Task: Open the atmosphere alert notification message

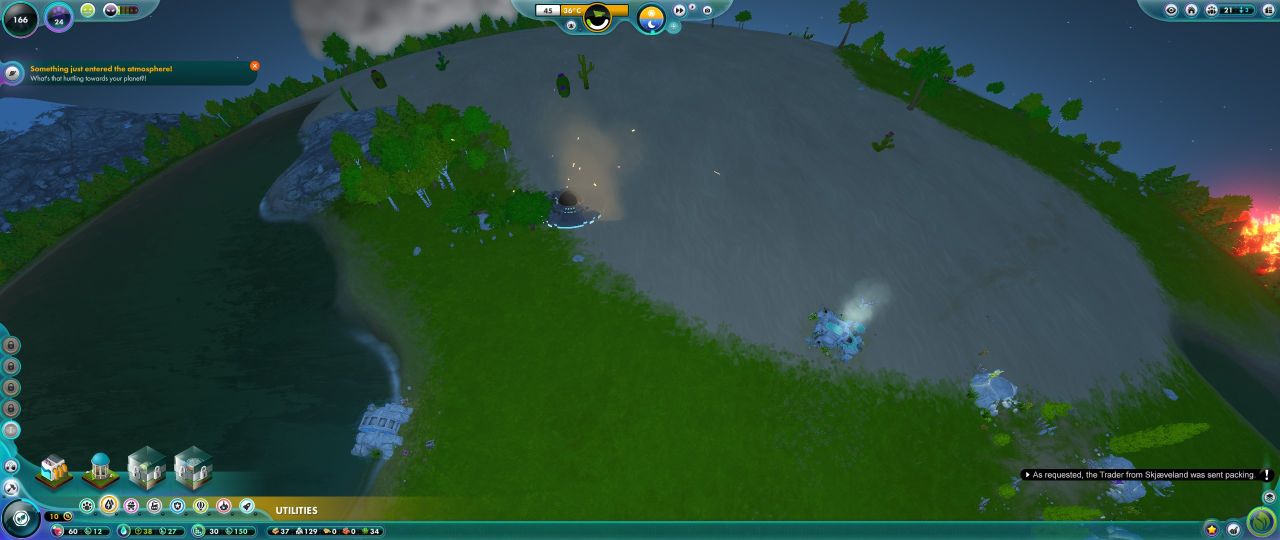Action: [x=130, y=73]
